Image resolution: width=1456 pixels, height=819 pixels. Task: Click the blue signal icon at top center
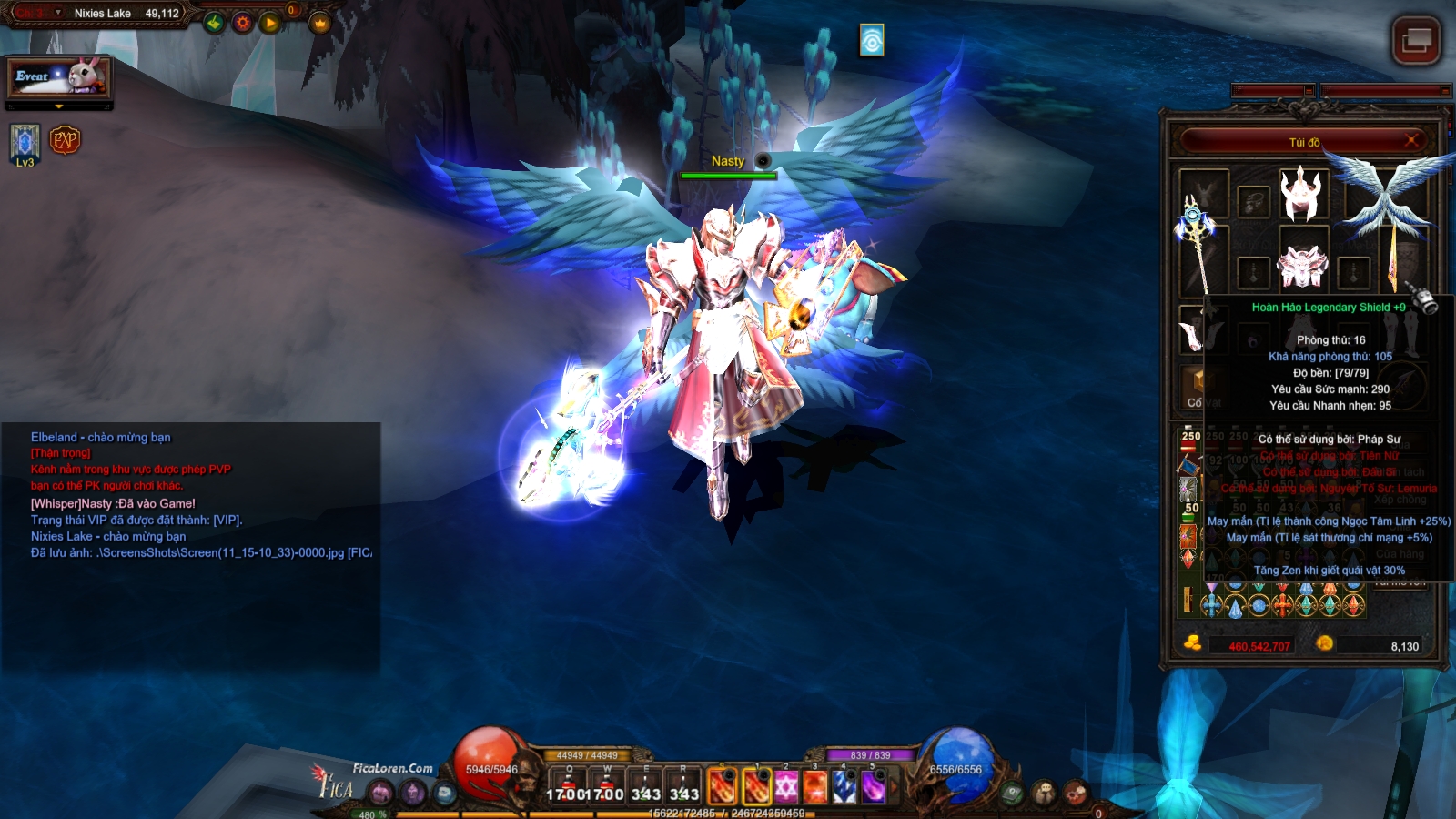pos(872,40)
